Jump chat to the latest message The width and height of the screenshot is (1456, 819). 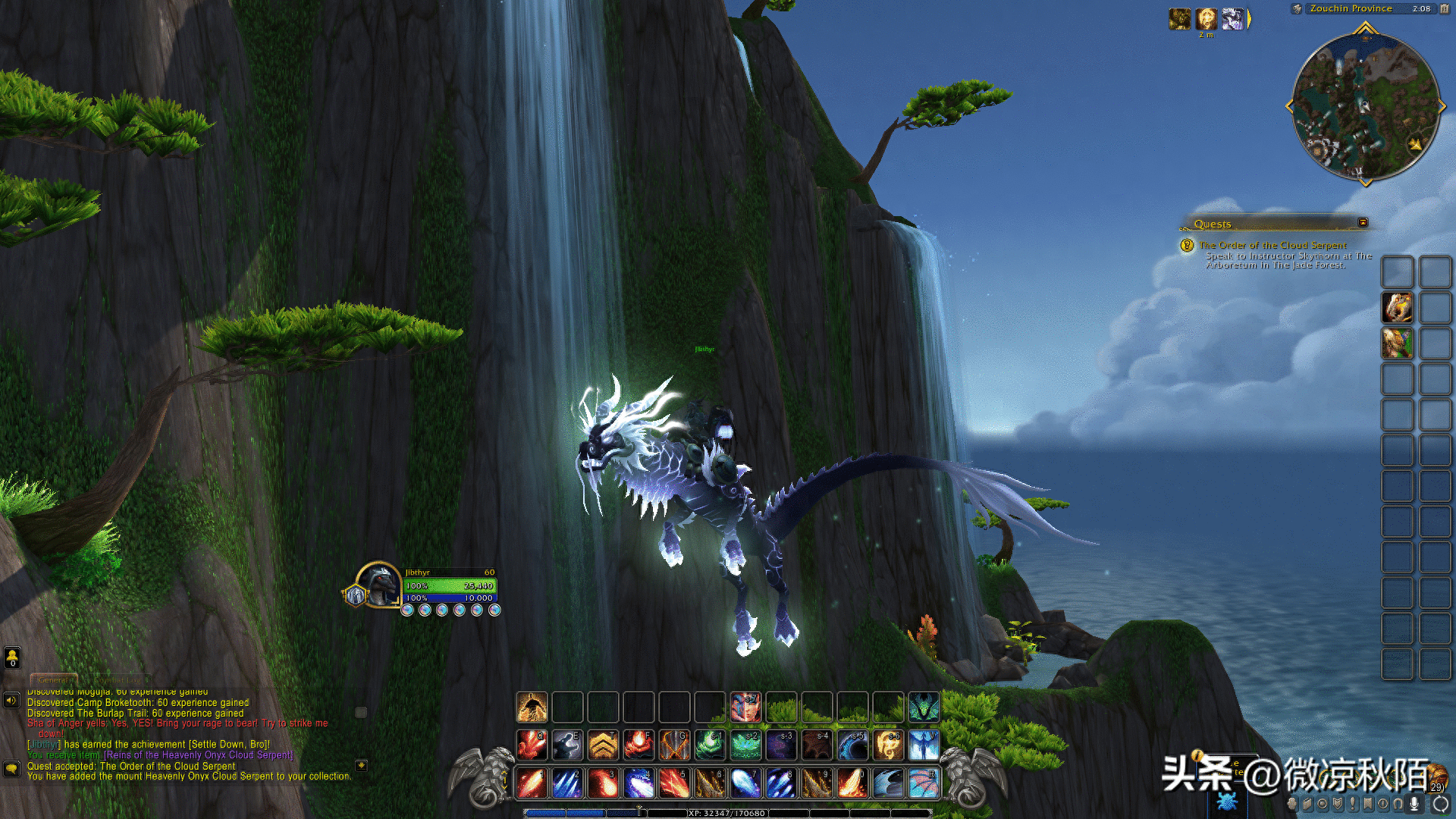tap(362, 766)
